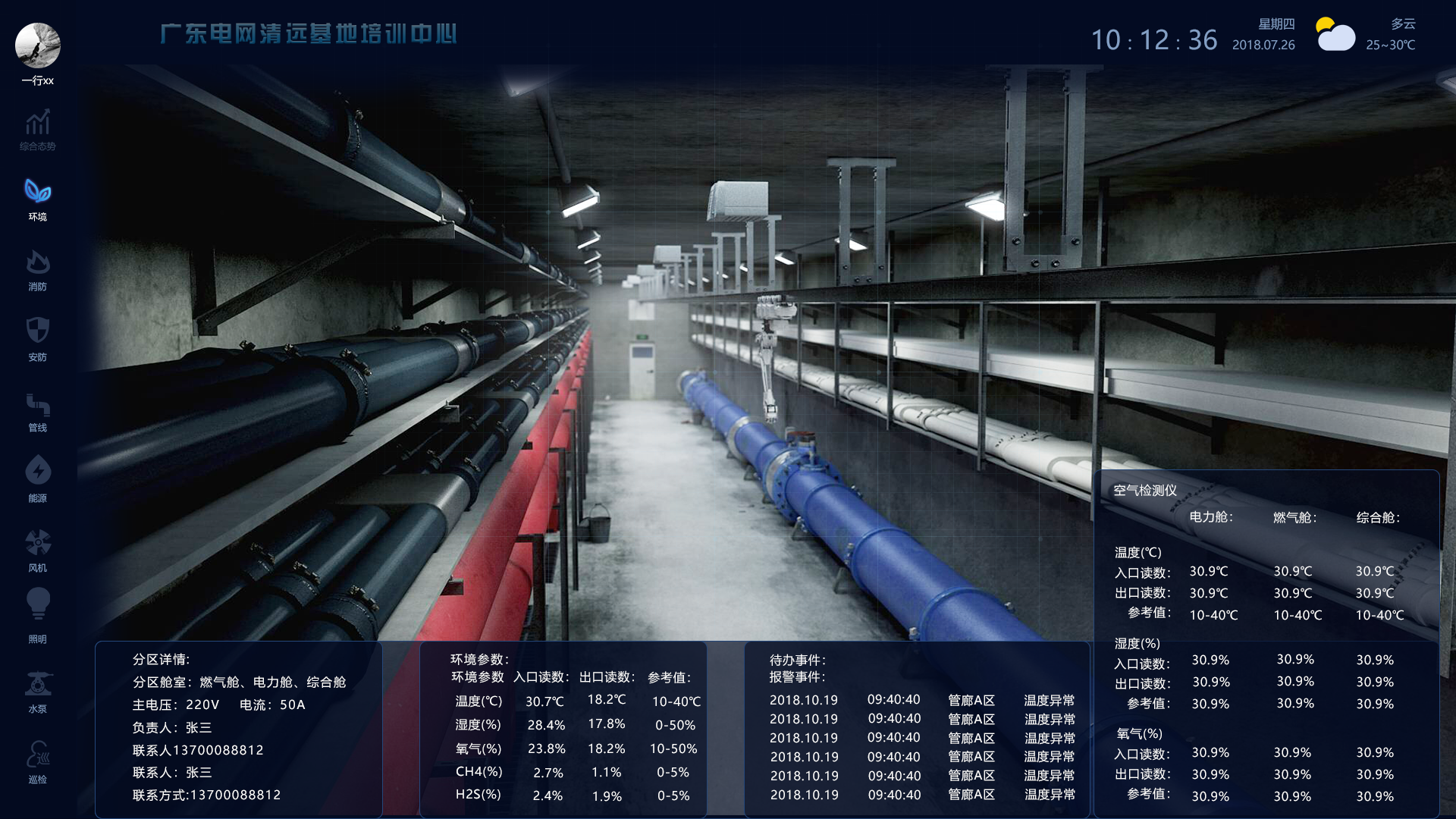This screenshot has width=1456, height=819.
Task: Click the 风机 fan icon
Action: (37, 548)
